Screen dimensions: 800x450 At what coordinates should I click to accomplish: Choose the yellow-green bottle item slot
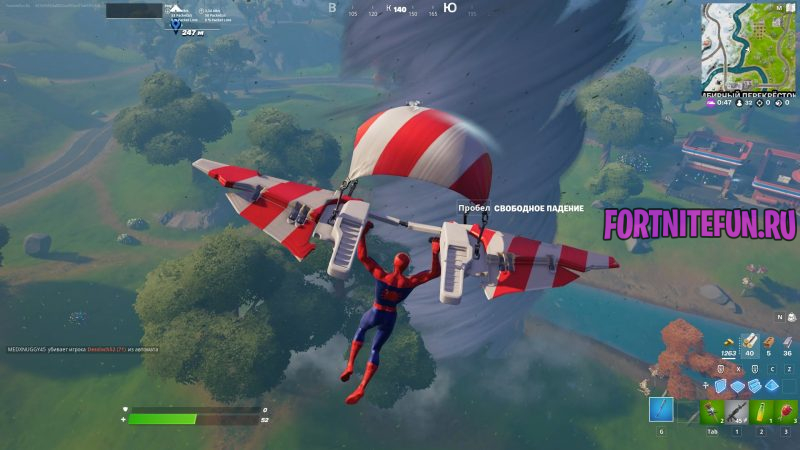[x=761, y=410]
